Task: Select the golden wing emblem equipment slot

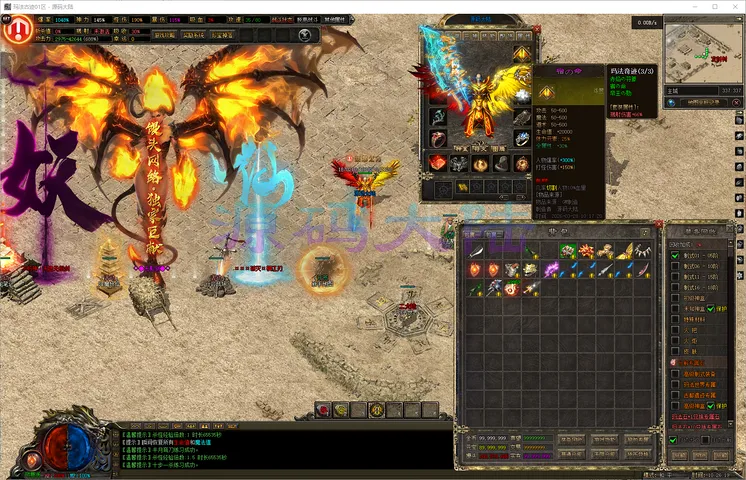Action: (522, 53)
